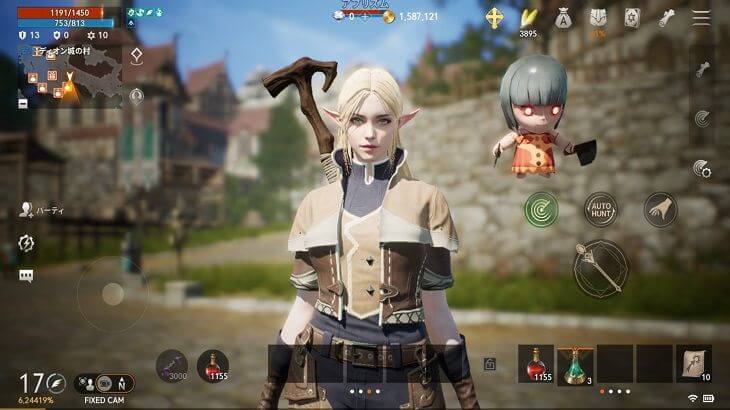This screenshot has height=410, width=730.
Task: Open the golden cross icon in top bar
Action: 495,17
